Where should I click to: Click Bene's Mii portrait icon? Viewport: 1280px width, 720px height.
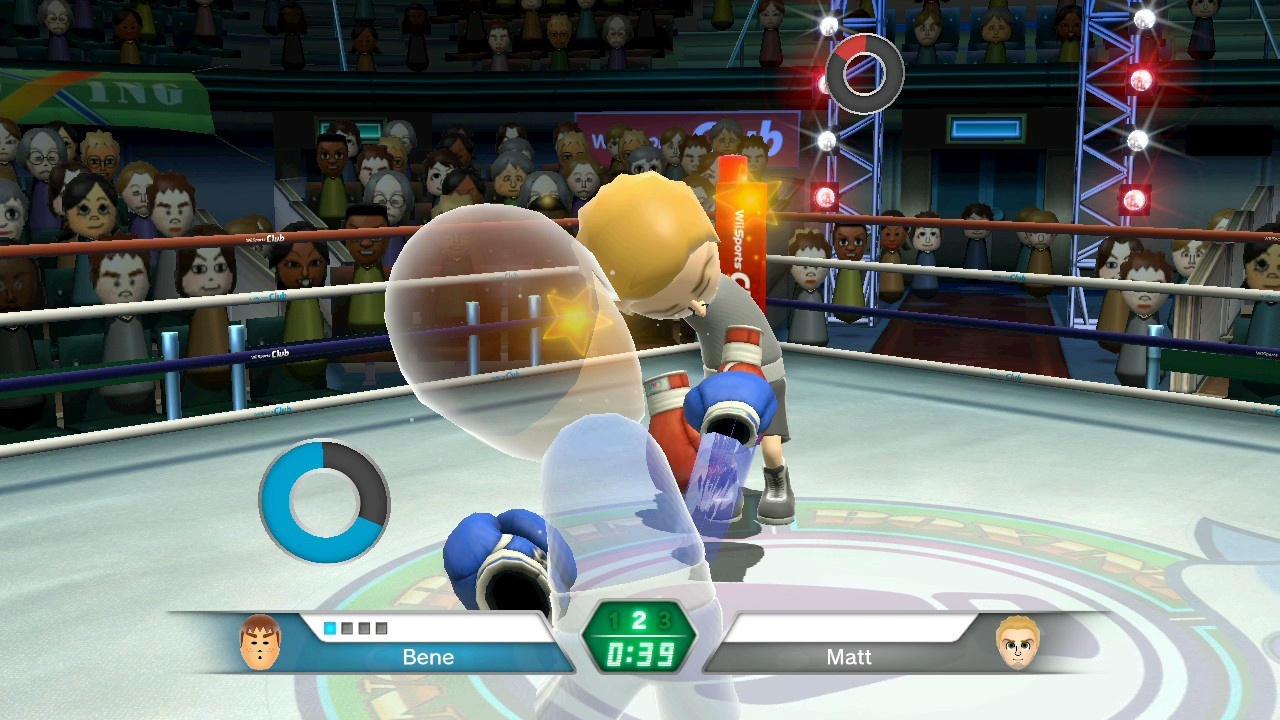[x=260, y=643]
